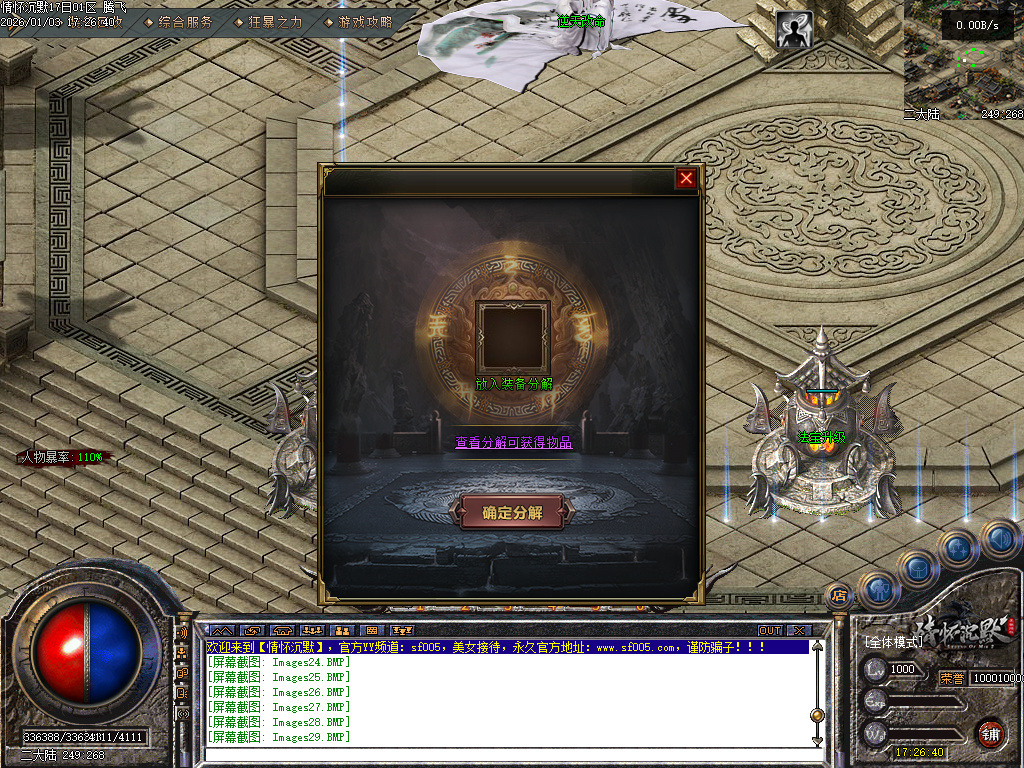The image size is (1024, 768).
Task: Click the character silhouette portrait icon
Action: point(795,32)
